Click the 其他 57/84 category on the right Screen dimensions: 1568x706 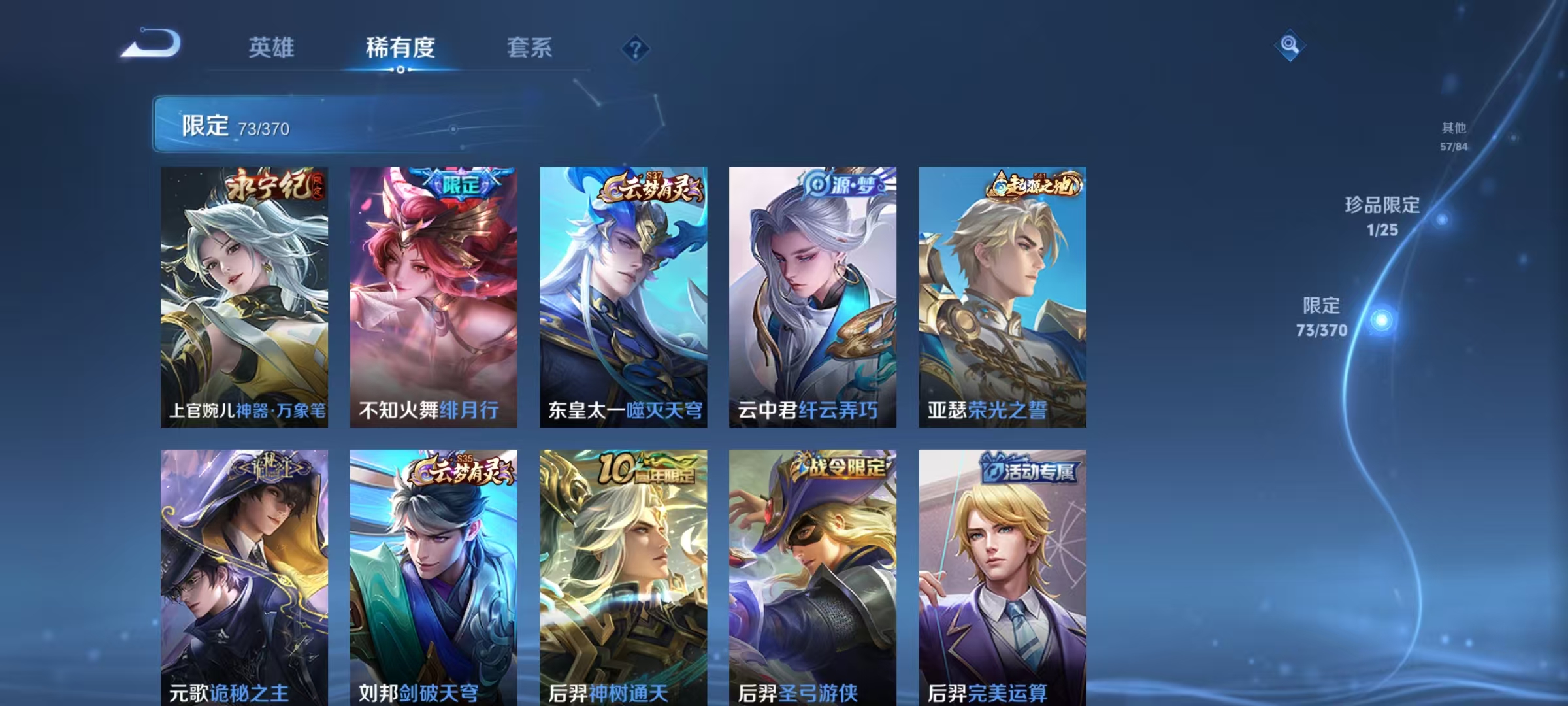pyautogui.click(x=1454, y=135)
